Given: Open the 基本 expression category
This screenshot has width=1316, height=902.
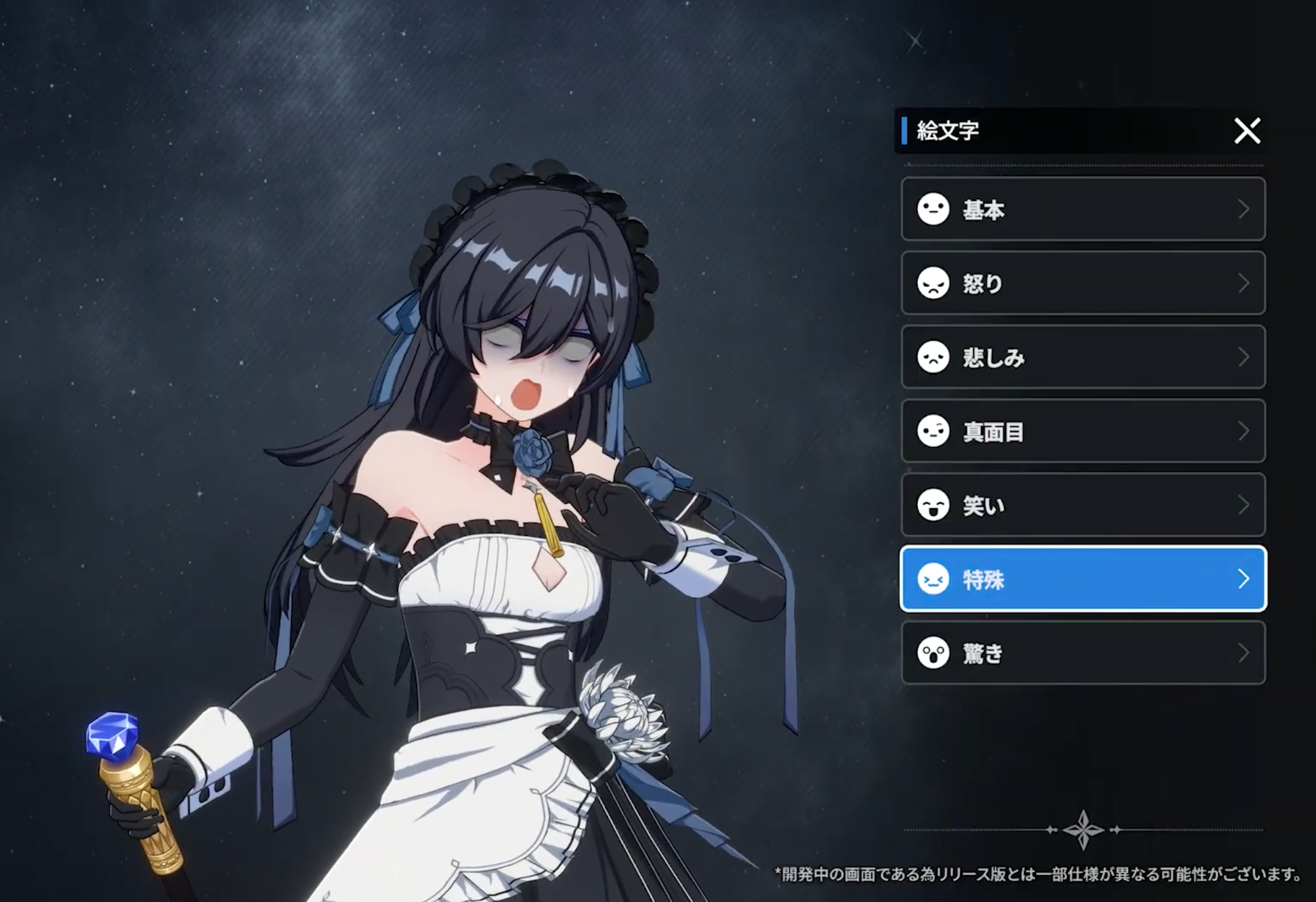Looking at the screenshot, I should click(1082, 209).
